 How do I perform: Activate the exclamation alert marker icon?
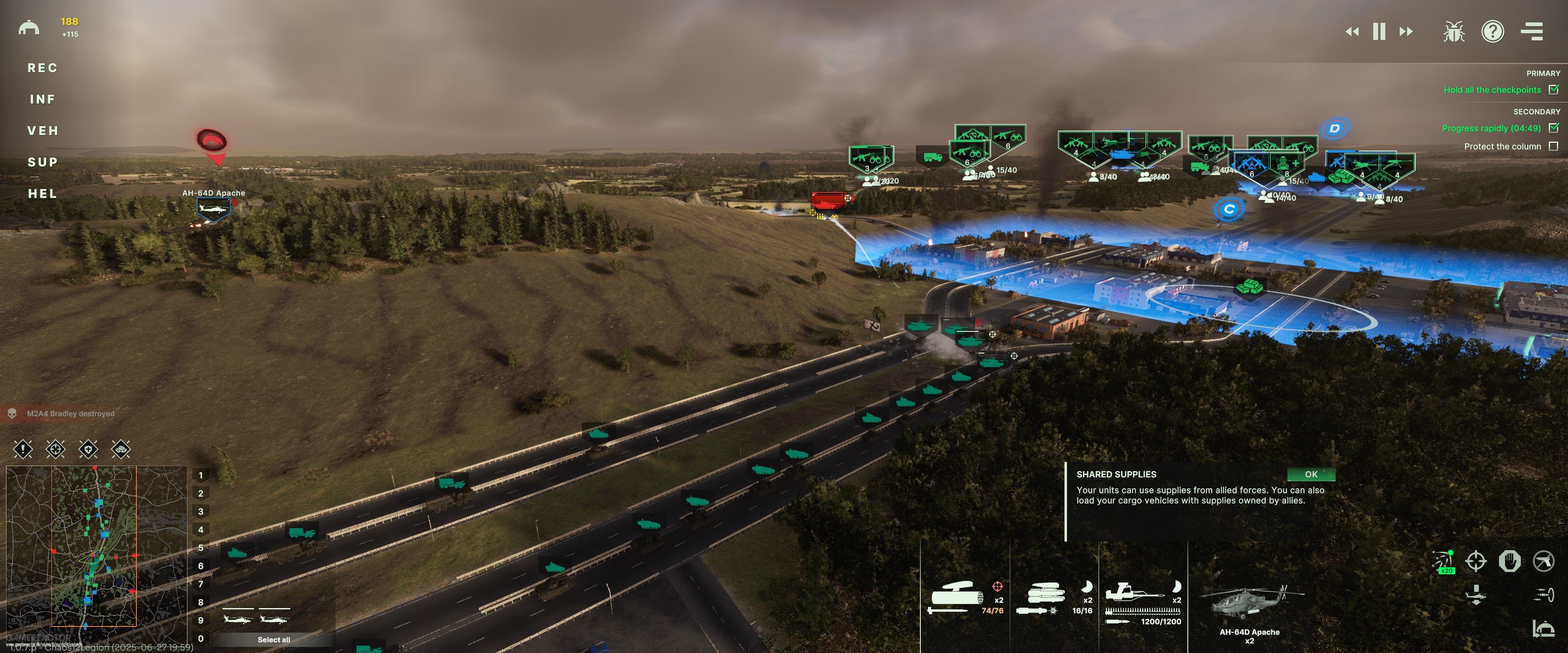pyautogui.click(x=23, y=450)
